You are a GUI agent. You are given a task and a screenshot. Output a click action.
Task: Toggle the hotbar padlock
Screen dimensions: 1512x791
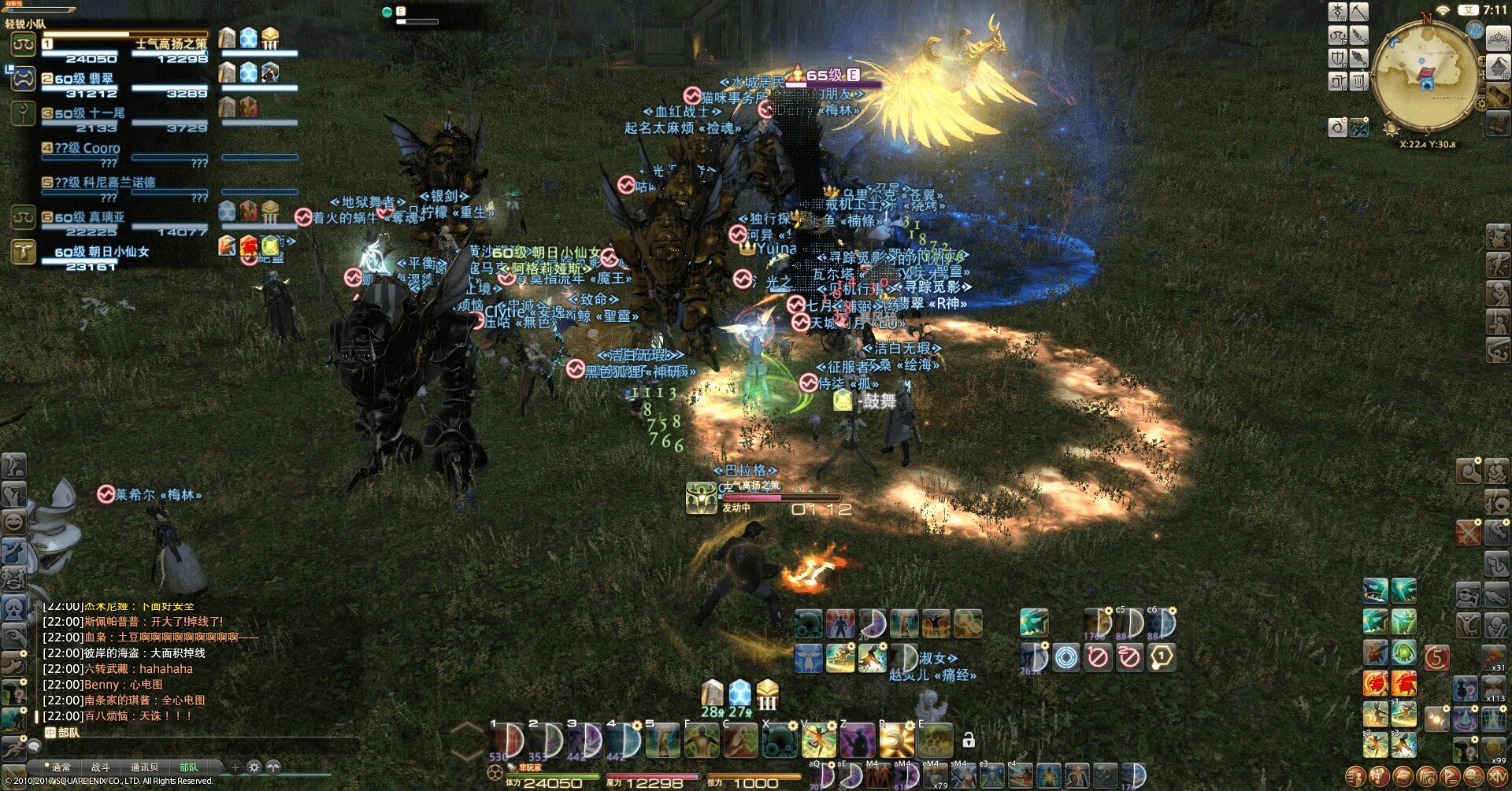tap(969, 741)
